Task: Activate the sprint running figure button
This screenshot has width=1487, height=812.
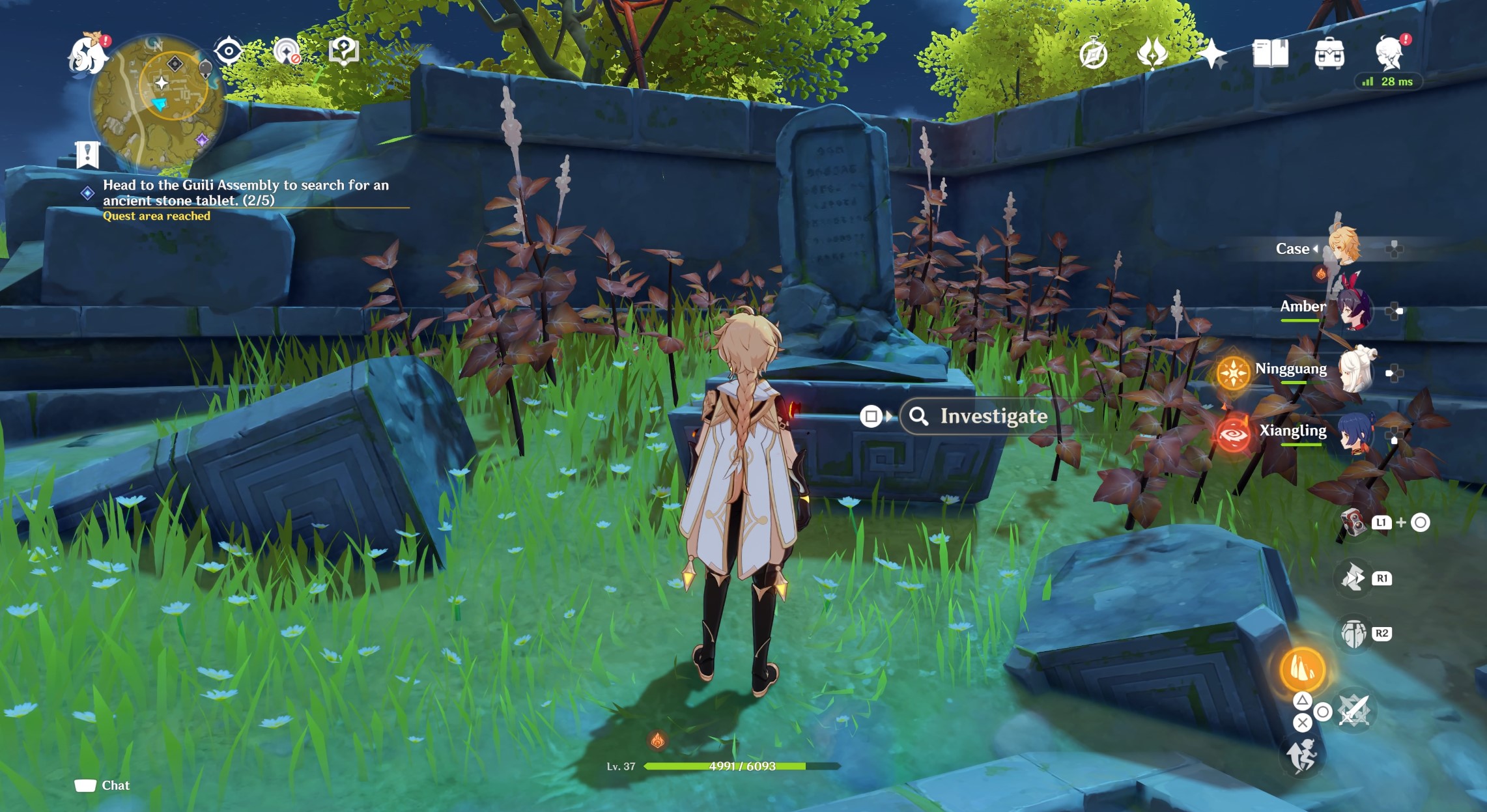Action: tap(1302, 756)
